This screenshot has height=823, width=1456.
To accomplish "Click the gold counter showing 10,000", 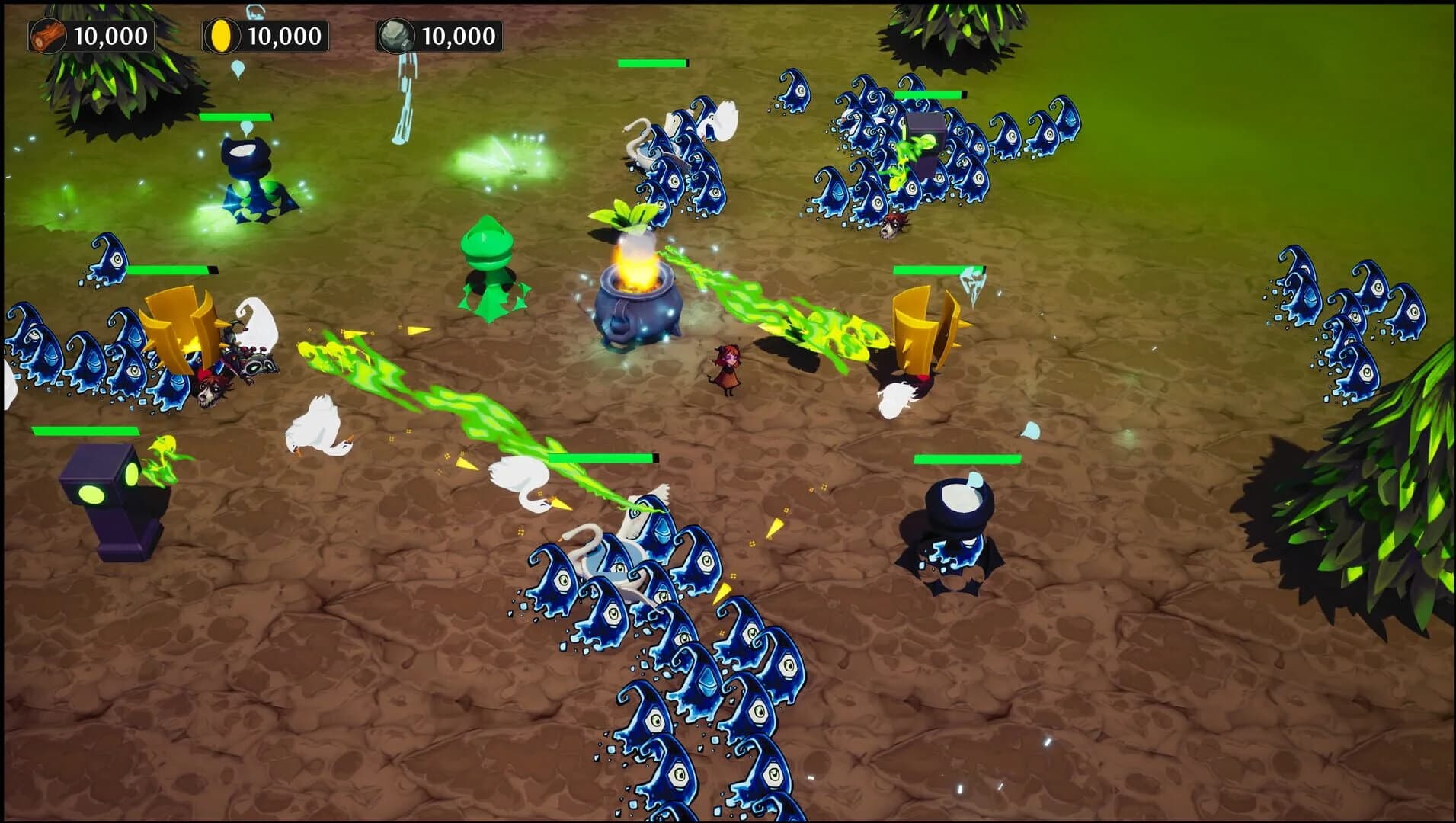I will 286,34.
